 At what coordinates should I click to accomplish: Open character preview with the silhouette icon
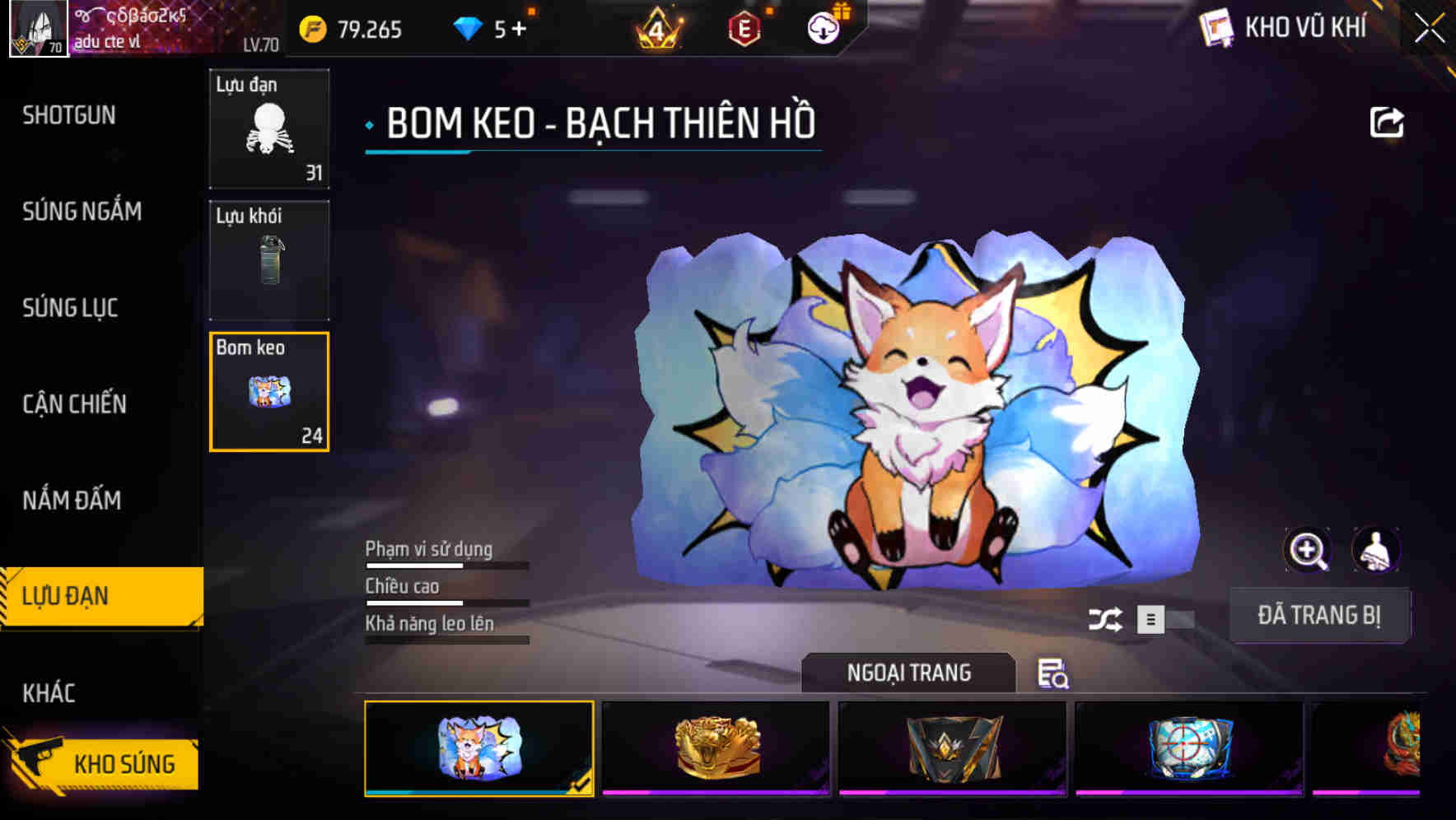1377,550
